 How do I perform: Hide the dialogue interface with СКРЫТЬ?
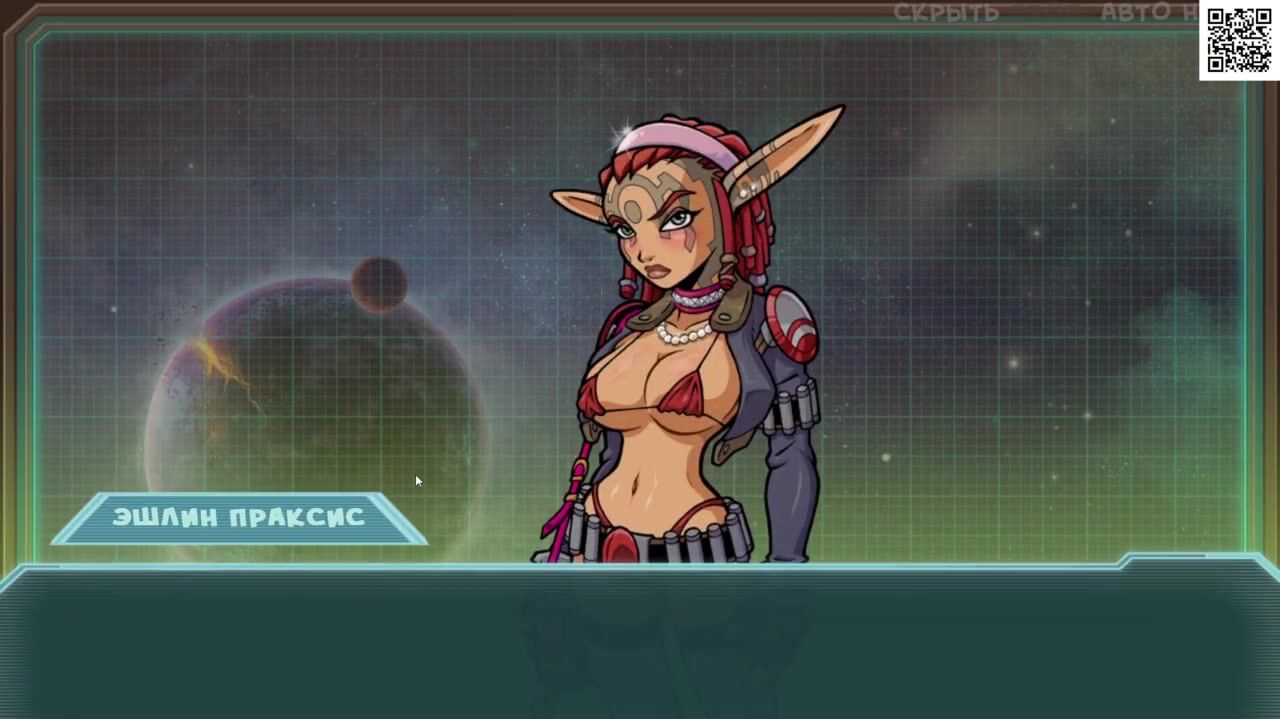946,13
